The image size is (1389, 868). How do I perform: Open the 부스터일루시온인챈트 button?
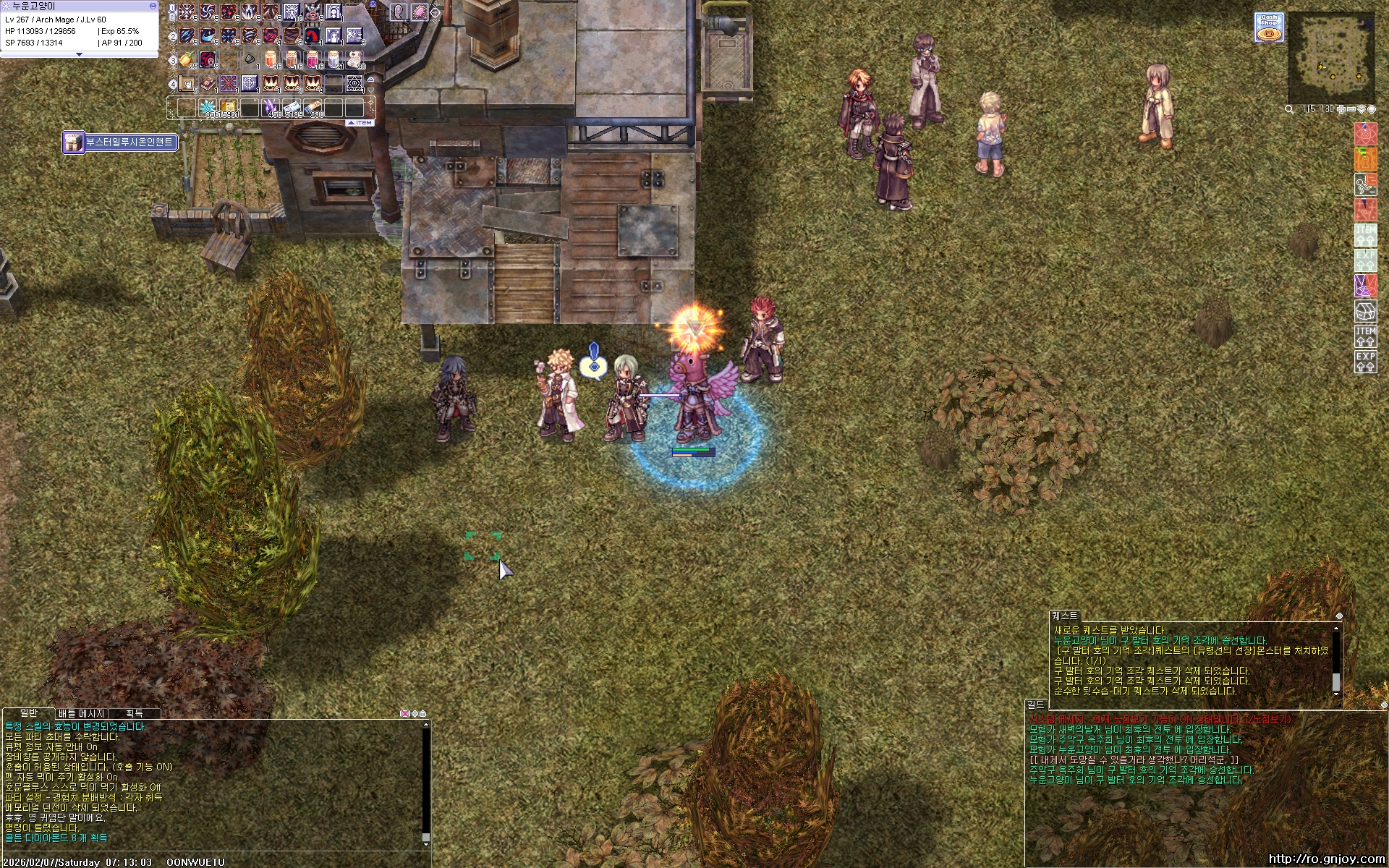coord(121,142)
